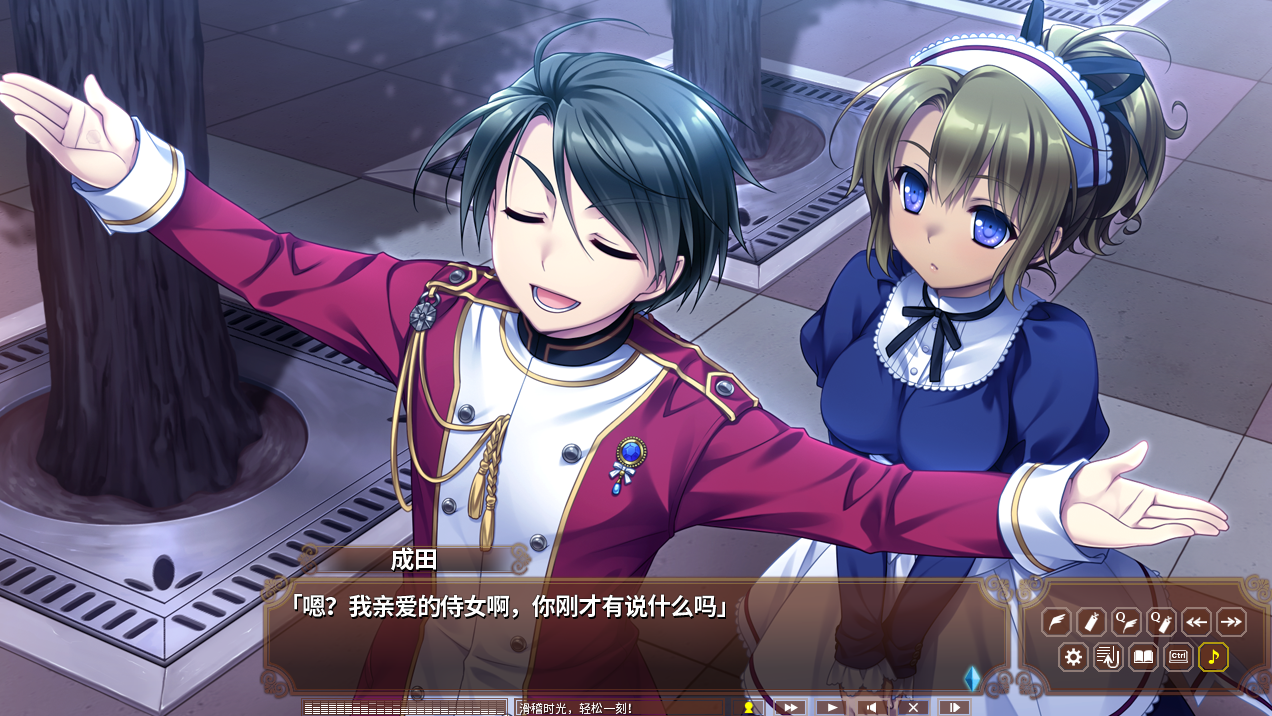The width and height of the screenshot is (1272, 716).
Task: Click the step-forward button on the bottom bar
Action: [x=954, y=707]
